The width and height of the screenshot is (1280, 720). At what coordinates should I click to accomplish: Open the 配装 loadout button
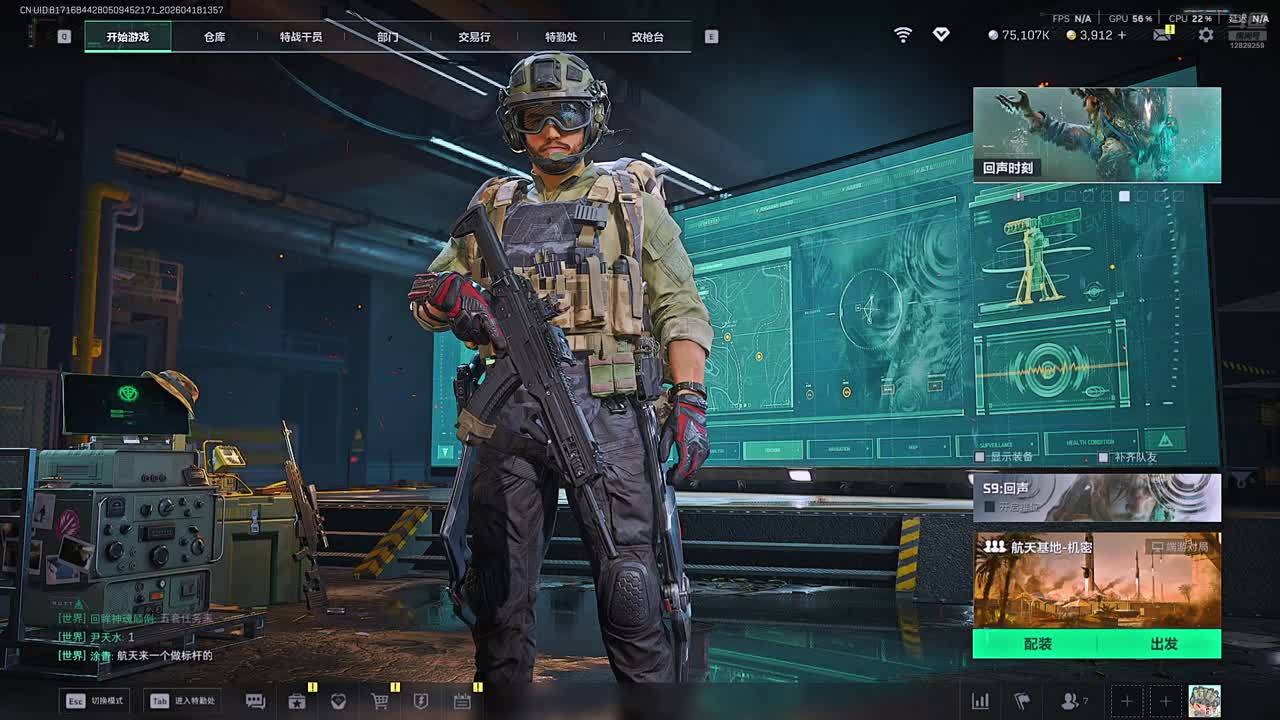1037,644
